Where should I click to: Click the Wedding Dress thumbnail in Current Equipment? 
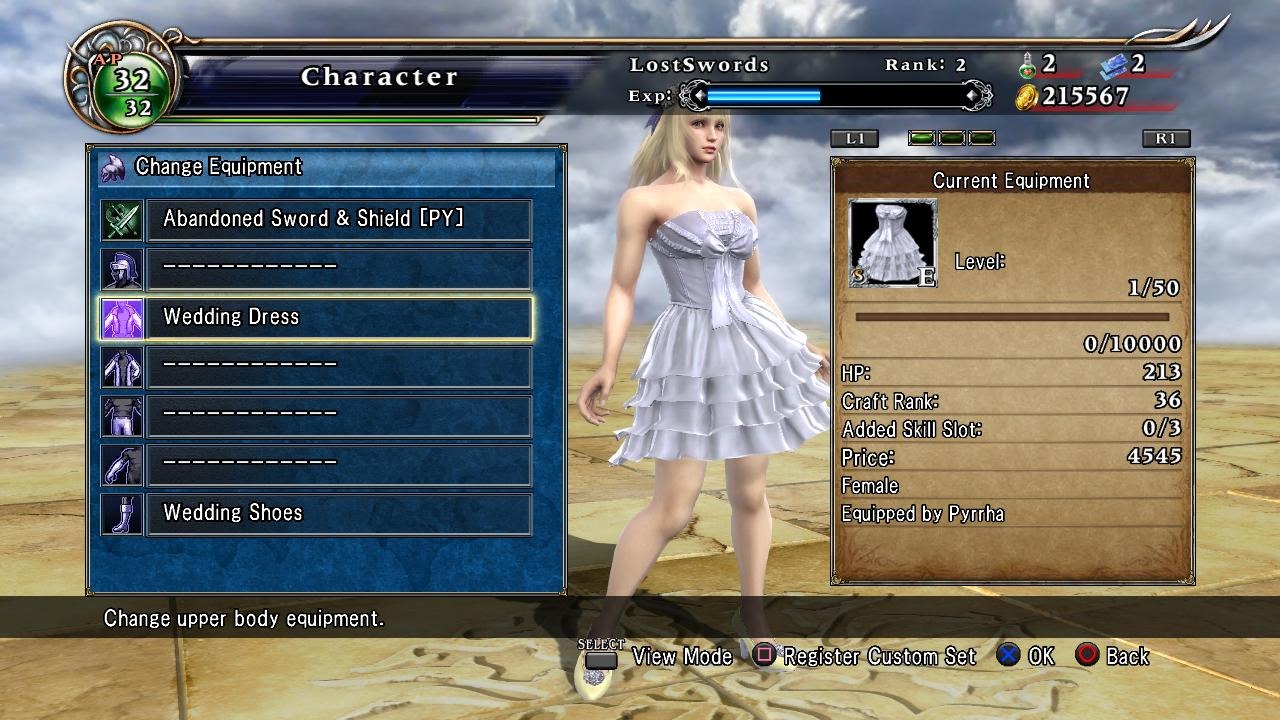[x=893, y=243]
